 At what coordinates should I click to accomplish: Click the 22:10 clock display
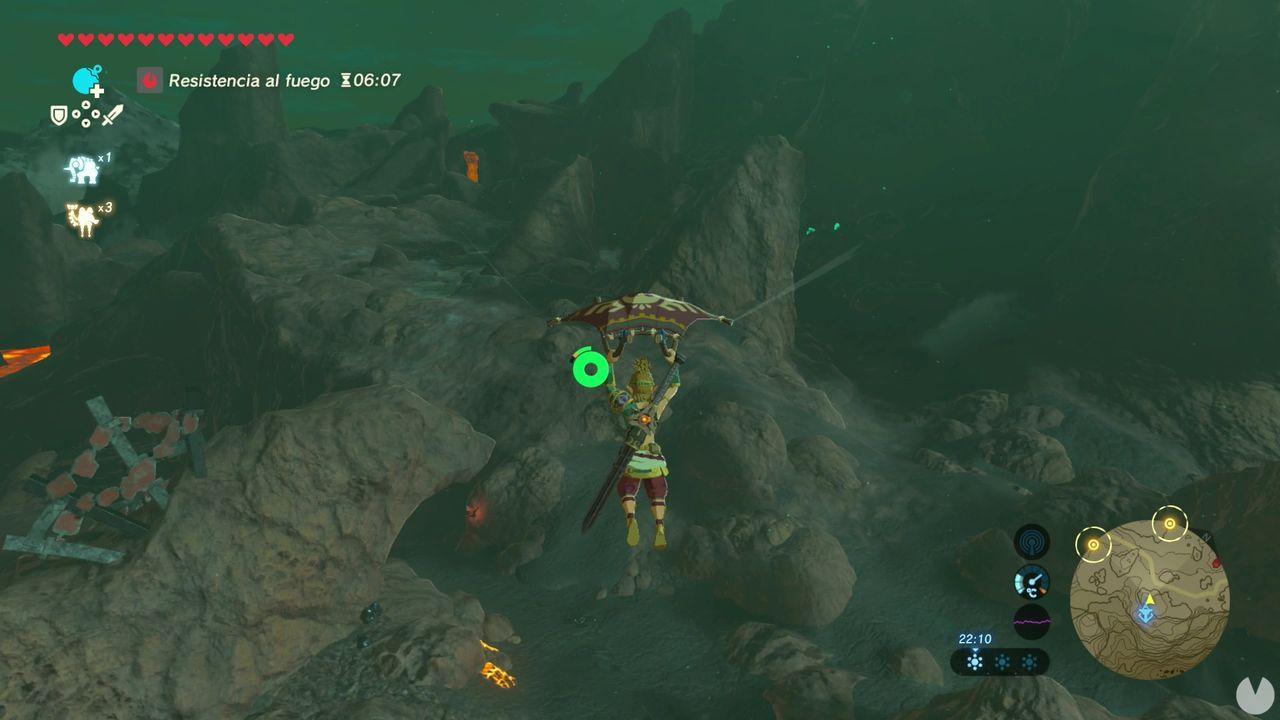(x=974, y=638)
